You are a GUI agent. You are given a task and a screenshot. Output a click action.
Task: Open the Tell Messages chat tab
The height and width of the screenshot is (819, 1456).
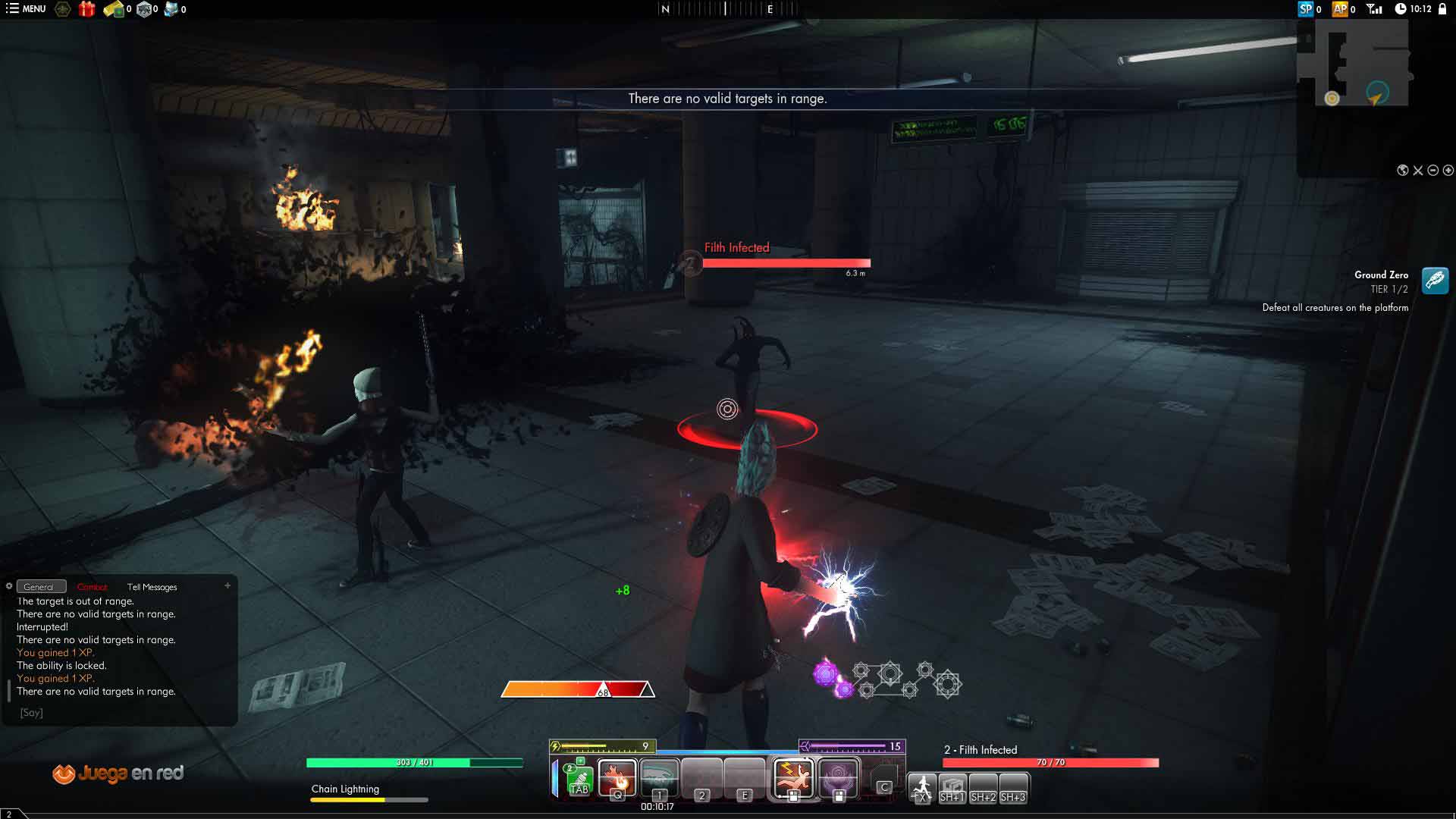[152, 587]
